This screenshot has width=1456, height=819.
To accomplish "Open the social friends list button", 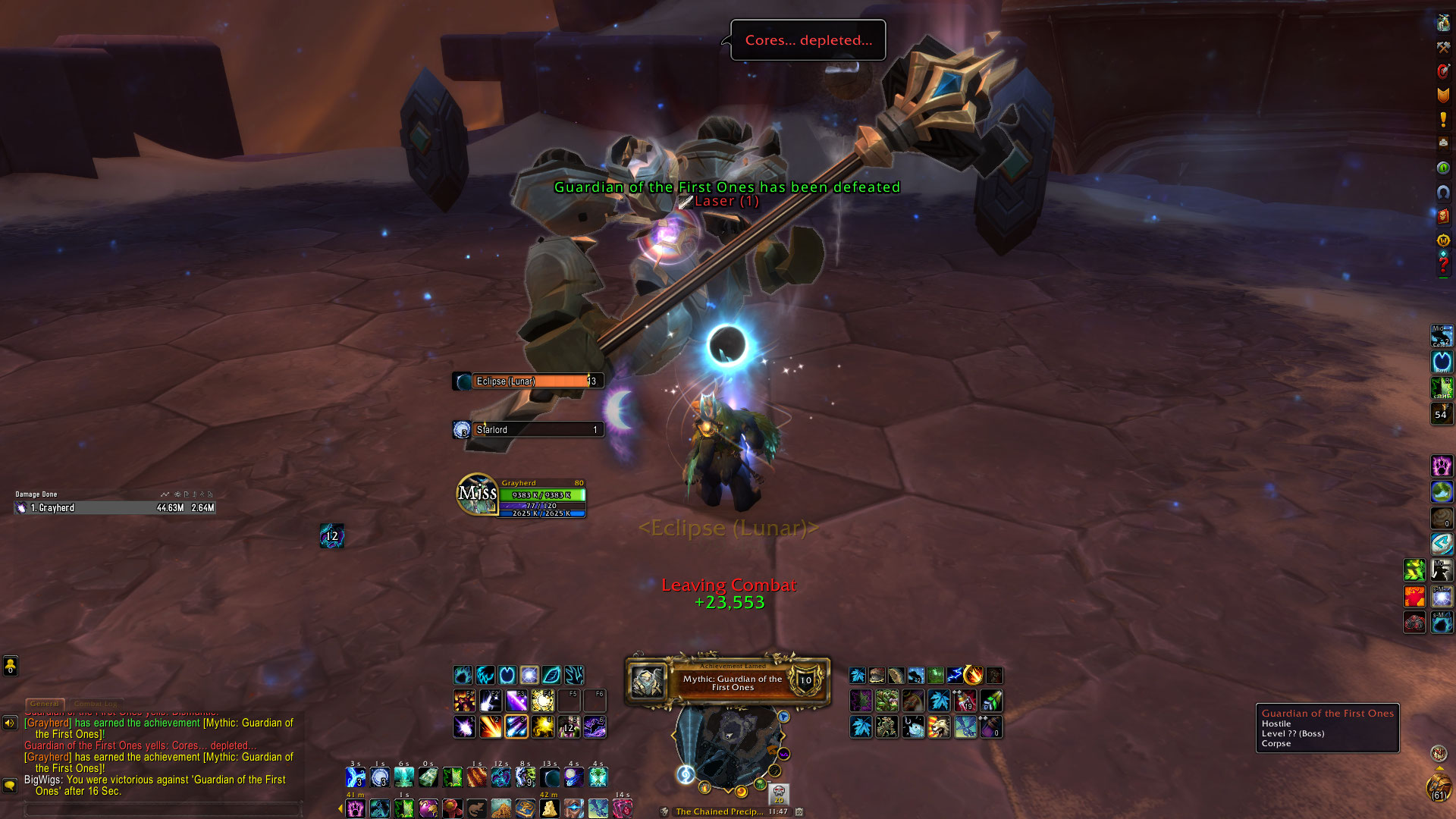I will (10, 666).
